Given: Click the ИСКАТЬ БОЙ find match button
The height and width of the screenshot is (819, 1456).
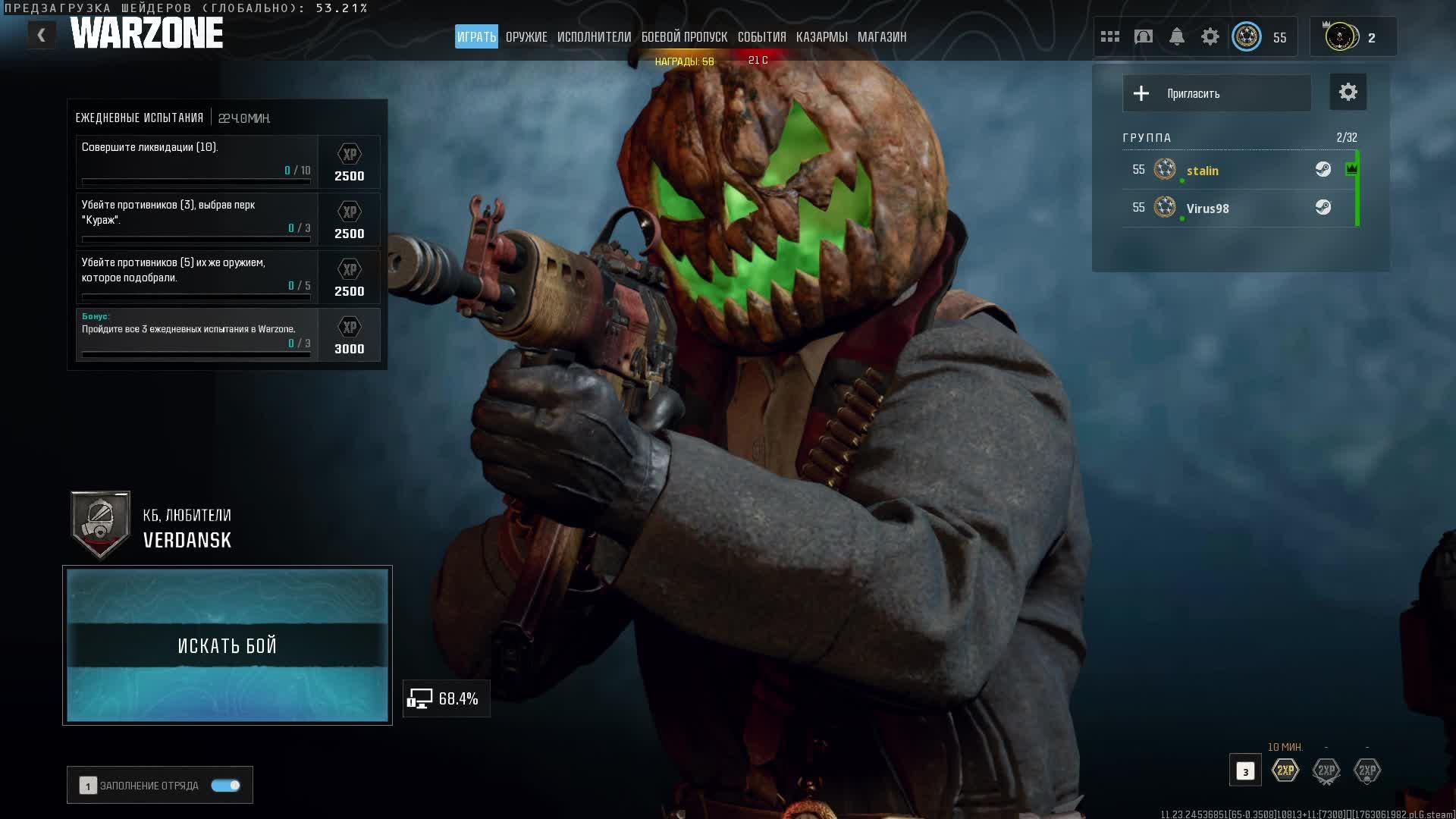Looking at the screenshot, I should (x=227, y=645).
